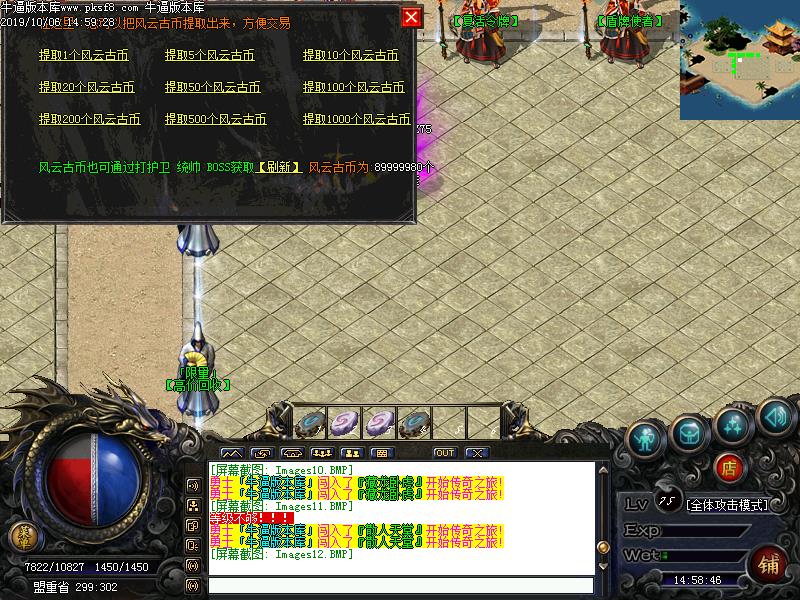This screenshot has height=600, width=800.
Task: Refresh the coin count with 【刷新】
Action: (x=280, y=167)
